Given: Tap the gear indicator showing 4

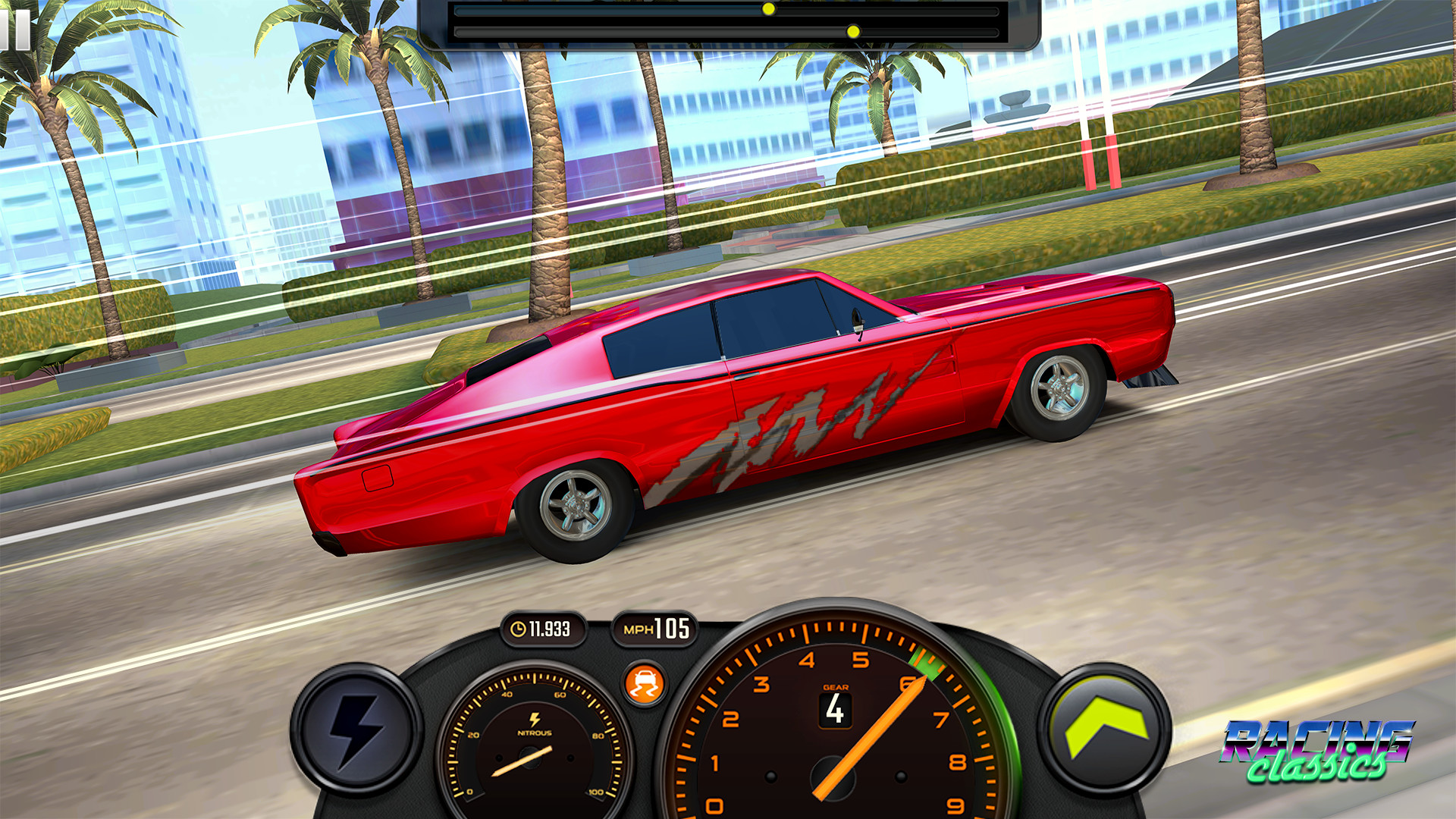Looking at the screenshot, I should [x=836, y=711].
